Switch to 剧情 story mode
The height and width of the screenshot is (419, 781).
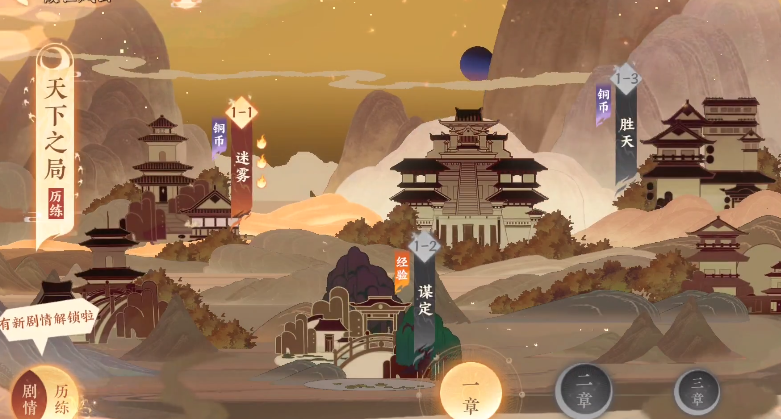(30, 396)
